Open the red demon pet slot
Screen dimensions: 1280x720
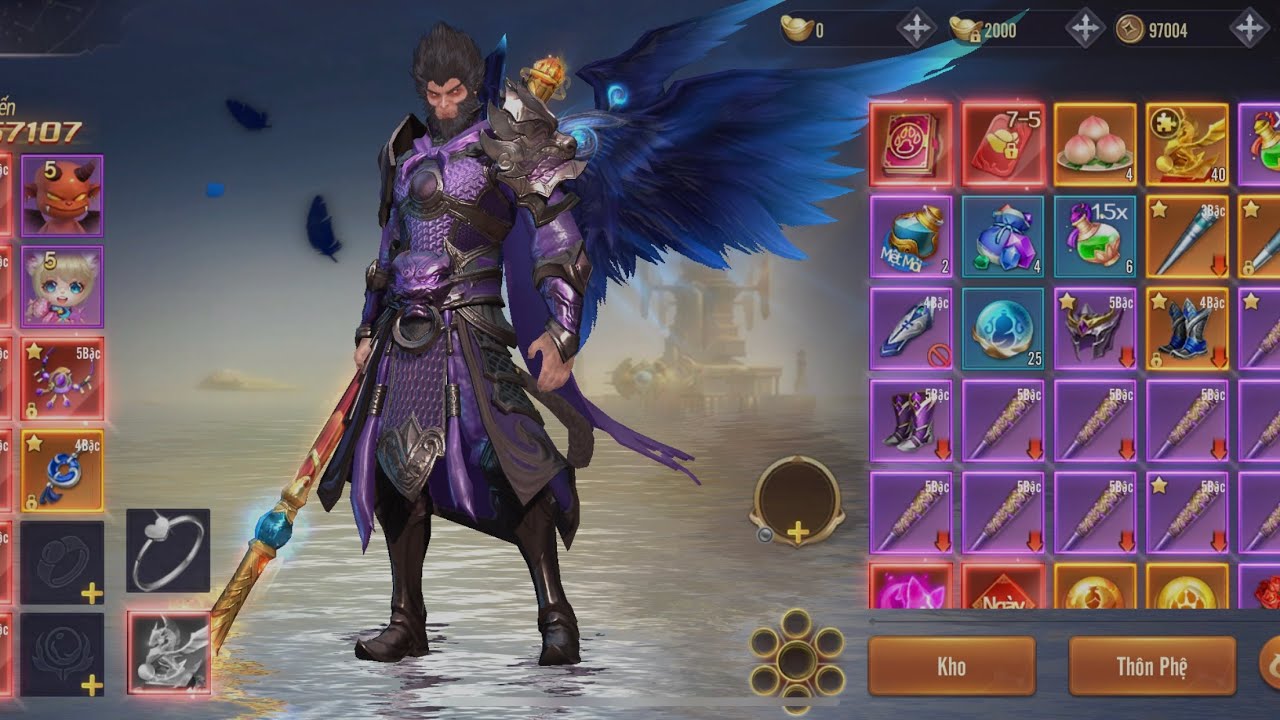(x=62, y=195)
